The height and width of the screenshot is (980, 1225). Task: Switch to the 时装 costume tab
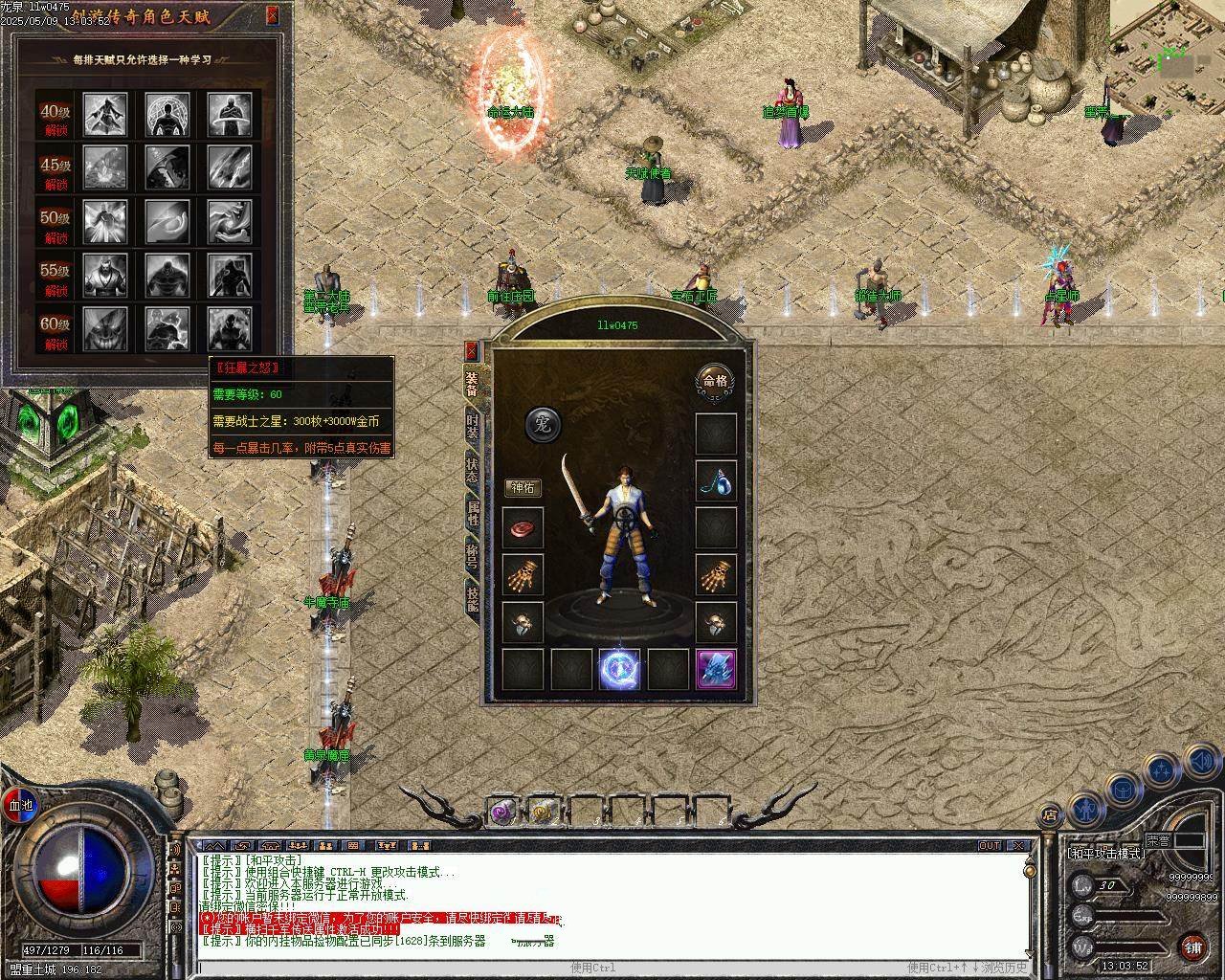point(473,427)
